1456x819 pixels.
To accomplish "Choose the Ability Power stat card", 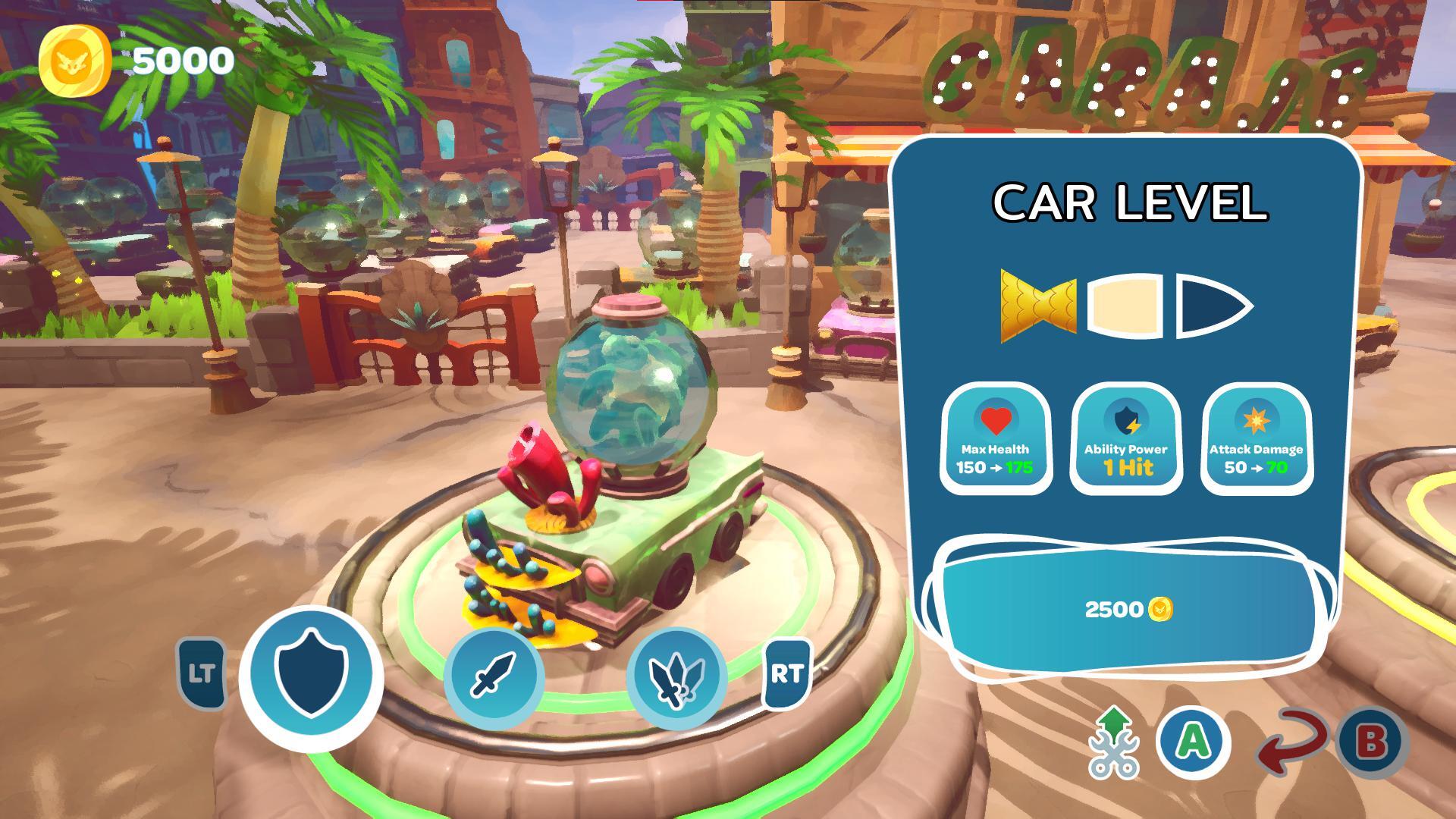I will [1125, 439].
